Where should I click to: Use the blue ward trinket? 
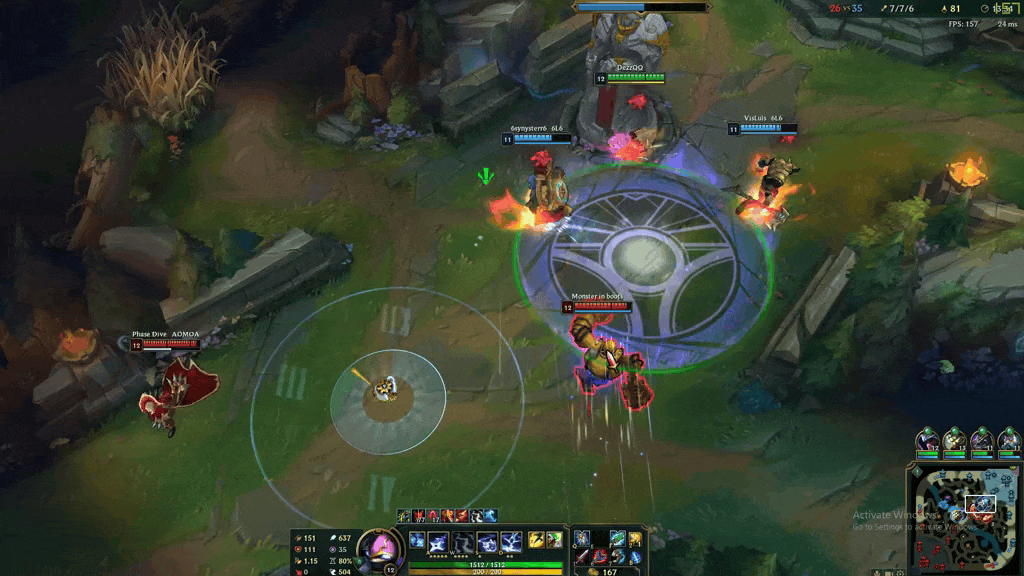635,556
